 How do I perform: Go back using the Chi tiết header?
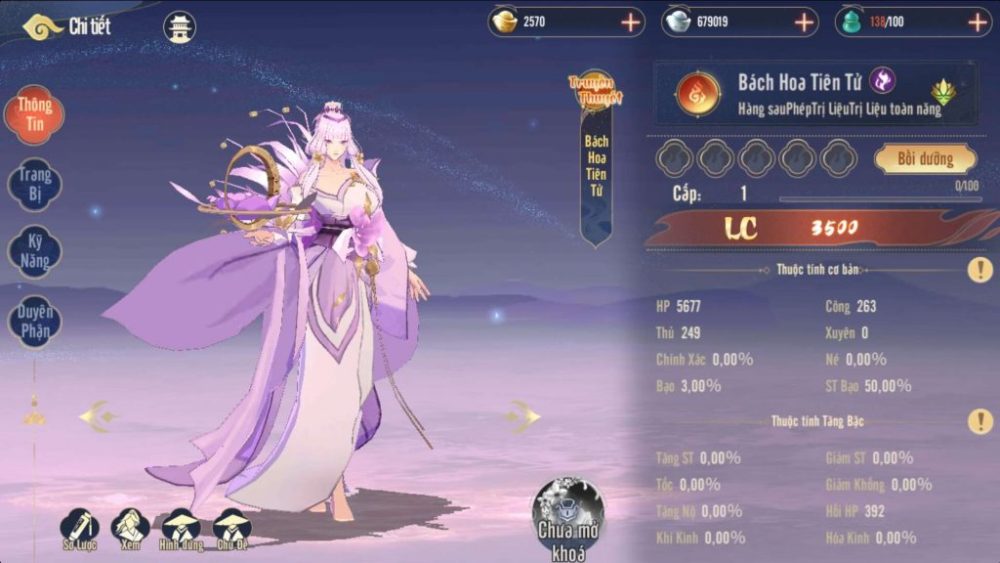pos(66,27)
